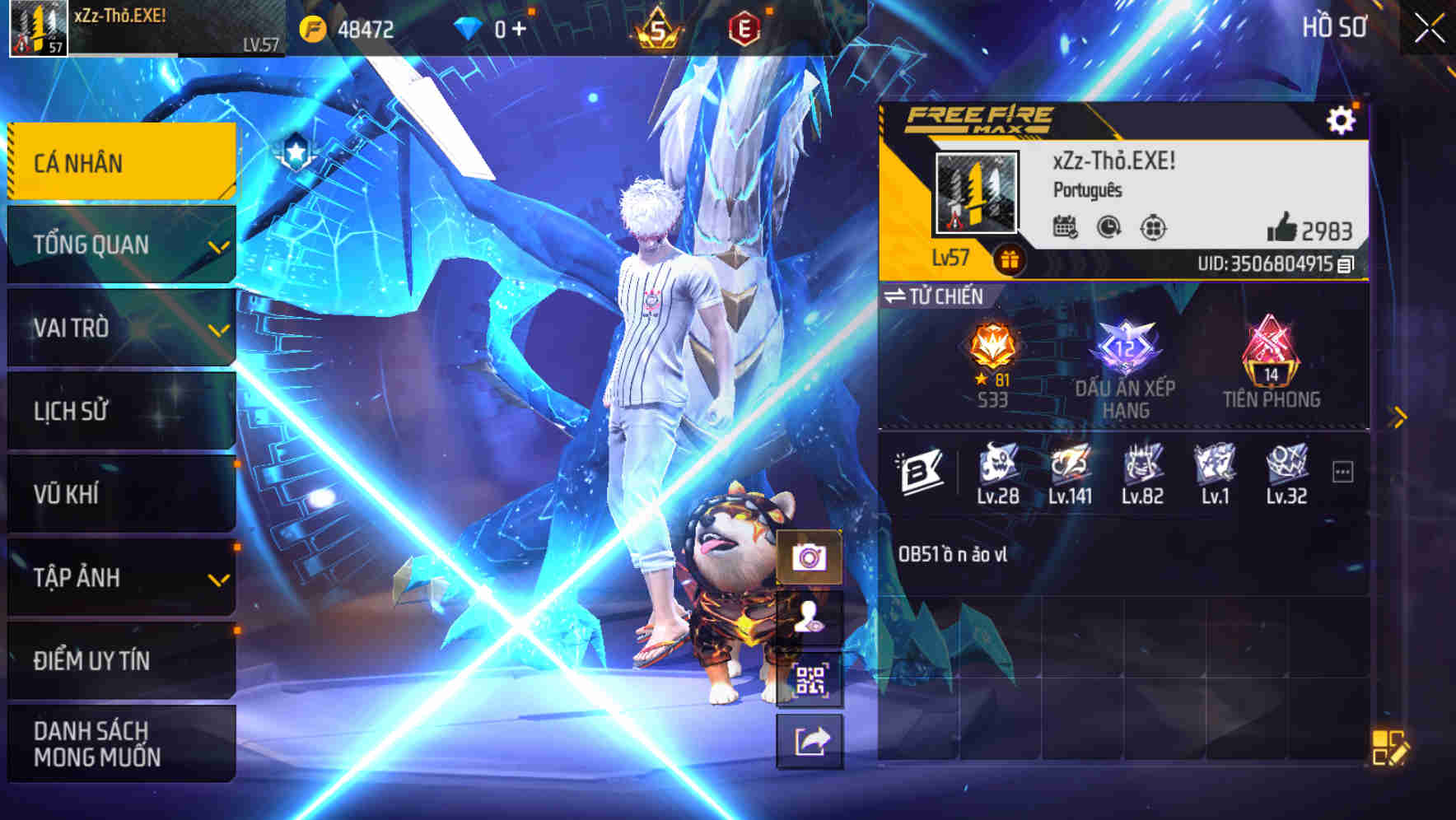The image size is (1456, 820).
Task: Select the Lv.141 badge thumbnail
Action: [1071, 467]
